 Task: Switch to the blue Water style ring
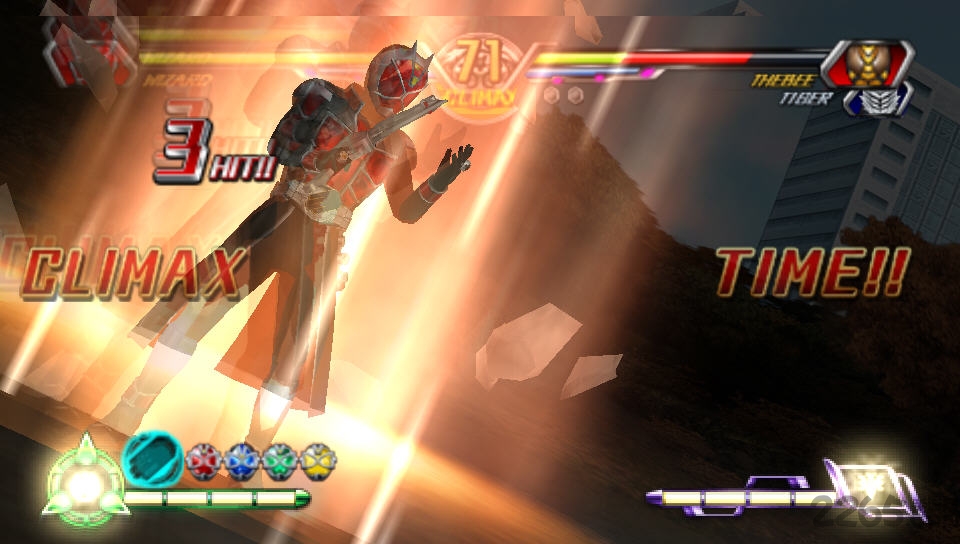[241, 461]
